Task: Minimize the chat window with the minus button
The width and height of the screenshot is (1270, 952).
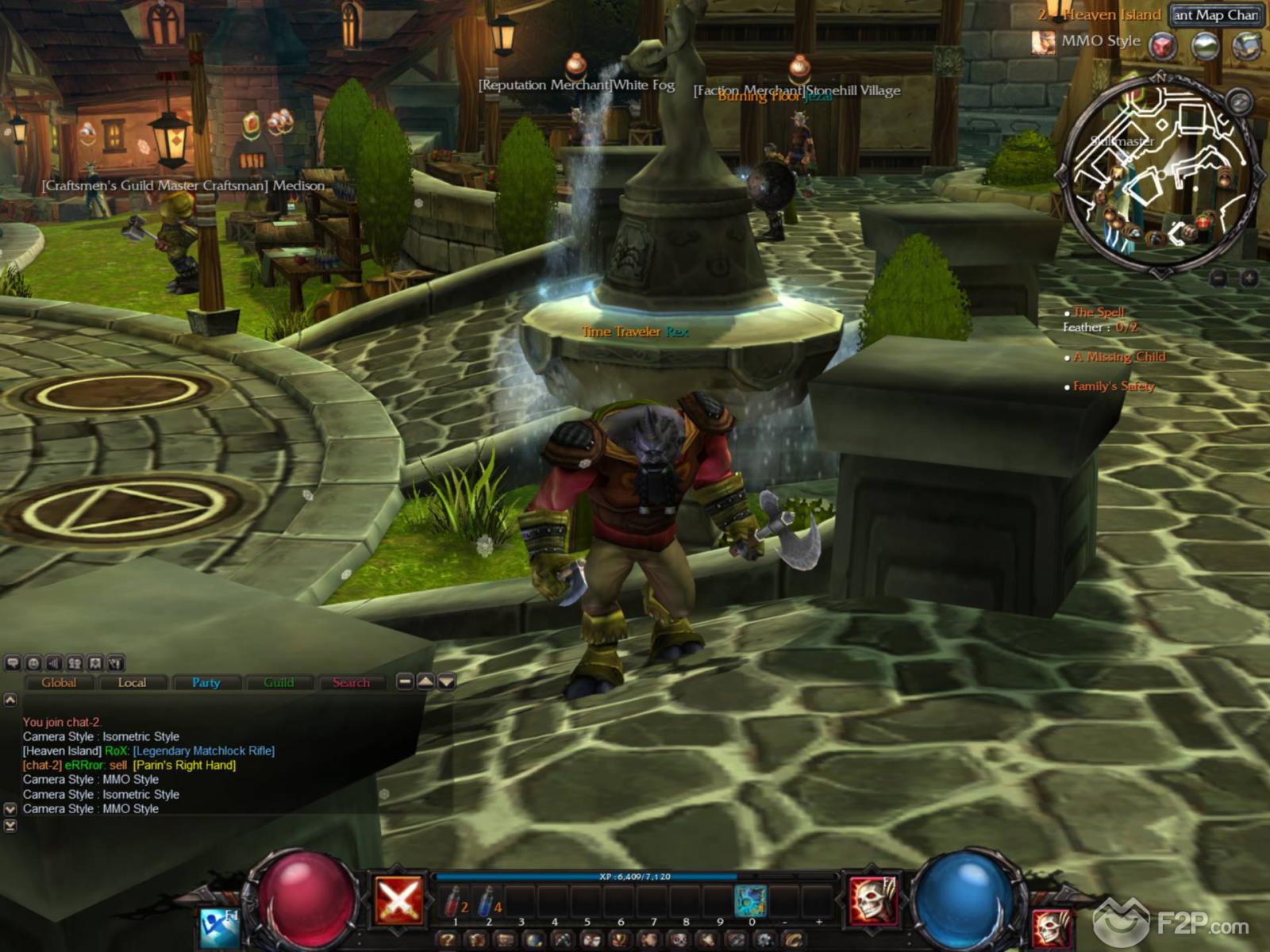Action: pos(405,681)
